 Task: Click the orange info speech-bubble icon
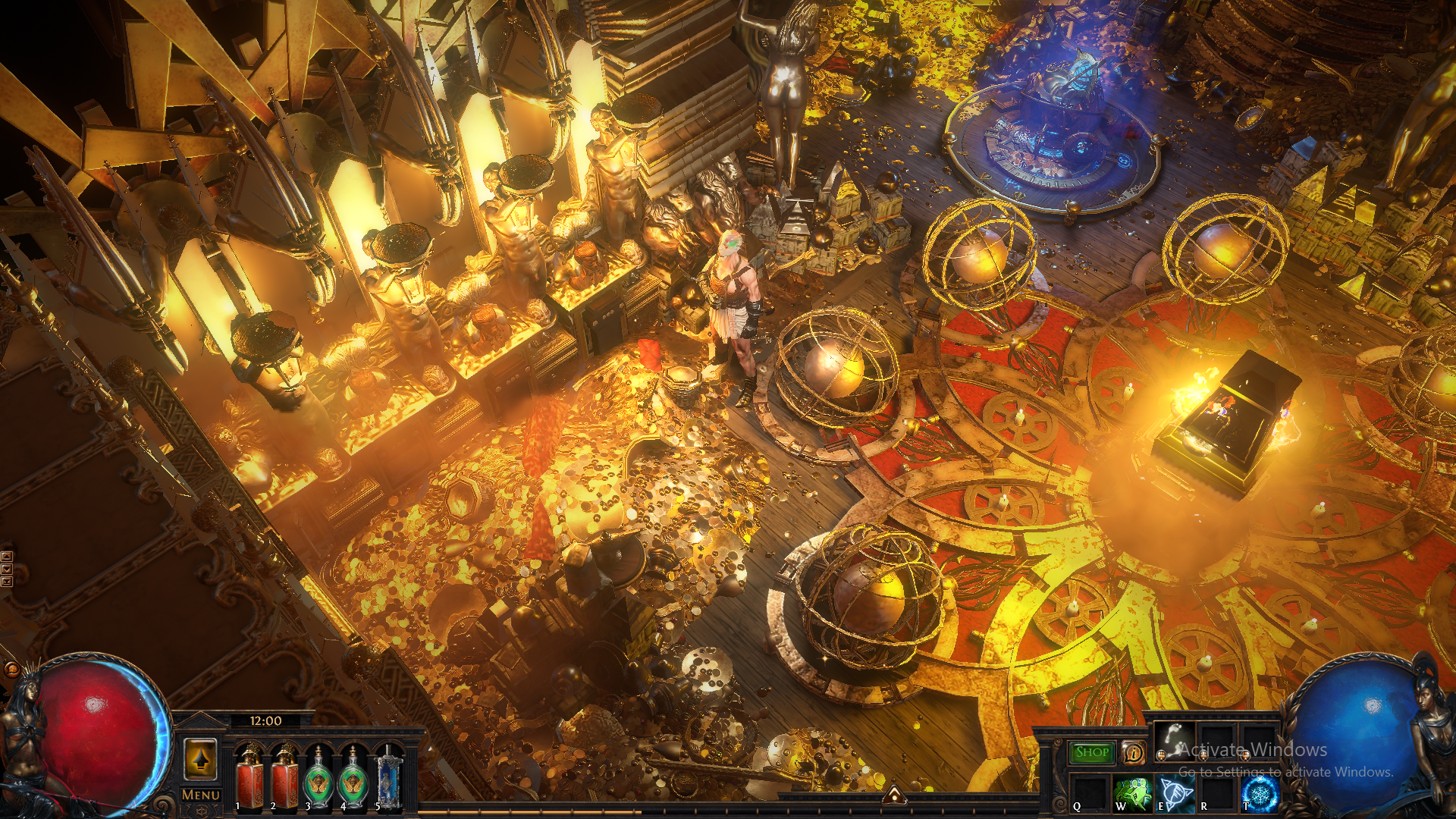point(1133,752)
